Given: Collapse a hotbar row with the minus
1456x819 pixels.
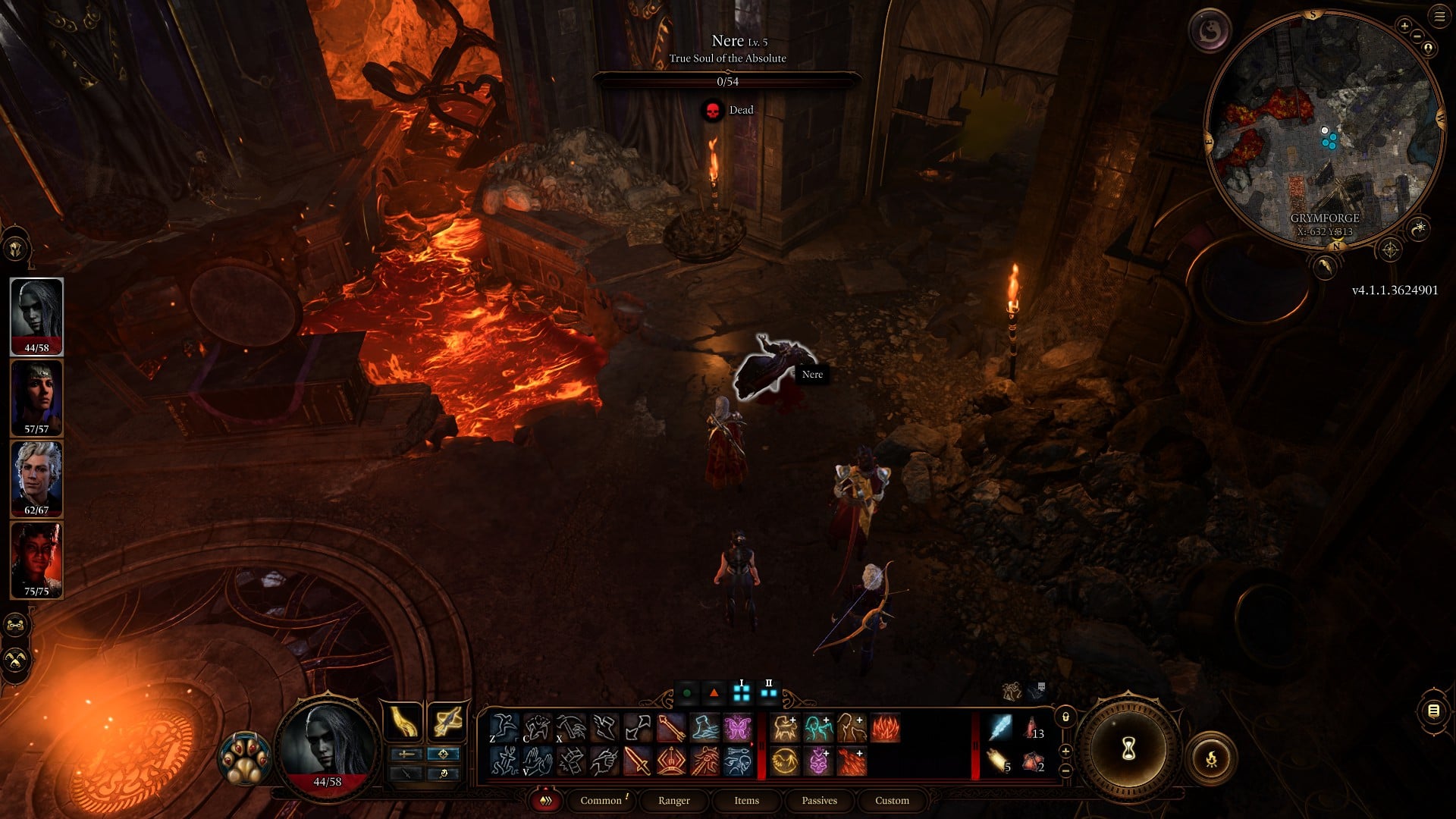Looking at the screenshot, I should tap(1065, 770).
